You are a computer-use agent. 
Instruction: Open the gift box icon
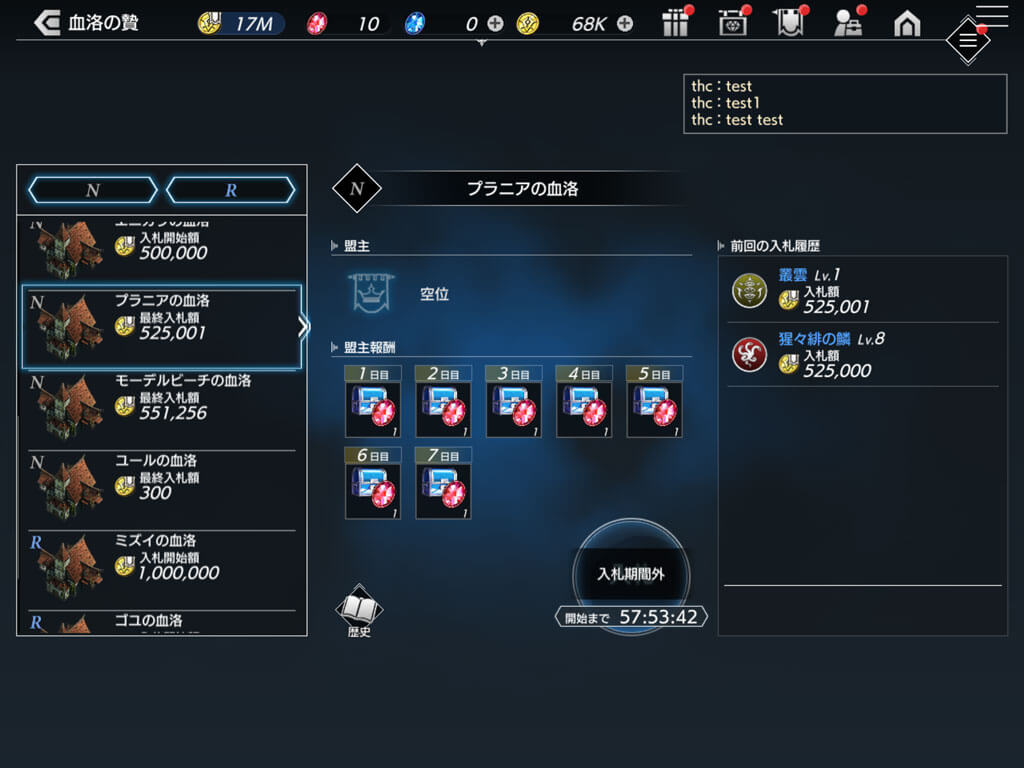(x=677, y=23)
